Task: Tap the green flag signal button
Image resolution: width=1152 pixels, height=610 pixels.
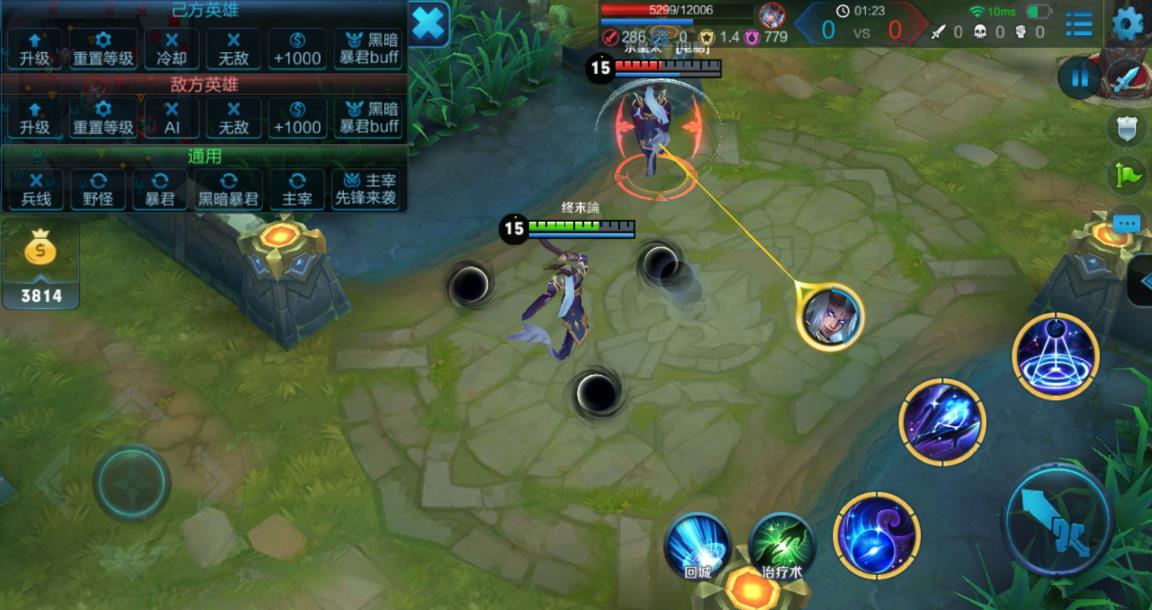Action: (x=1127, y=176)
